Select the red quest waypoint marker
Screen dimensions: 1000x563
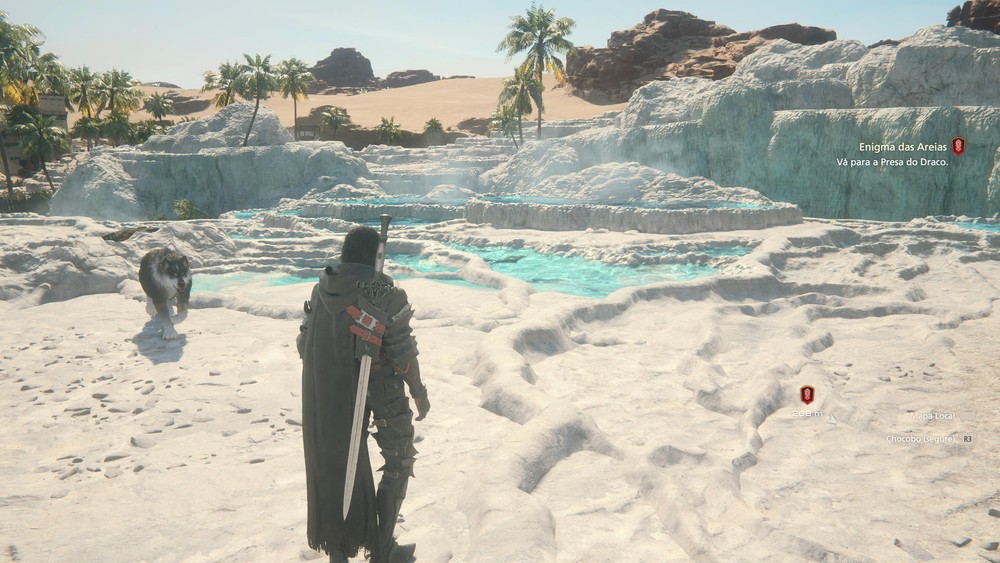807,395
